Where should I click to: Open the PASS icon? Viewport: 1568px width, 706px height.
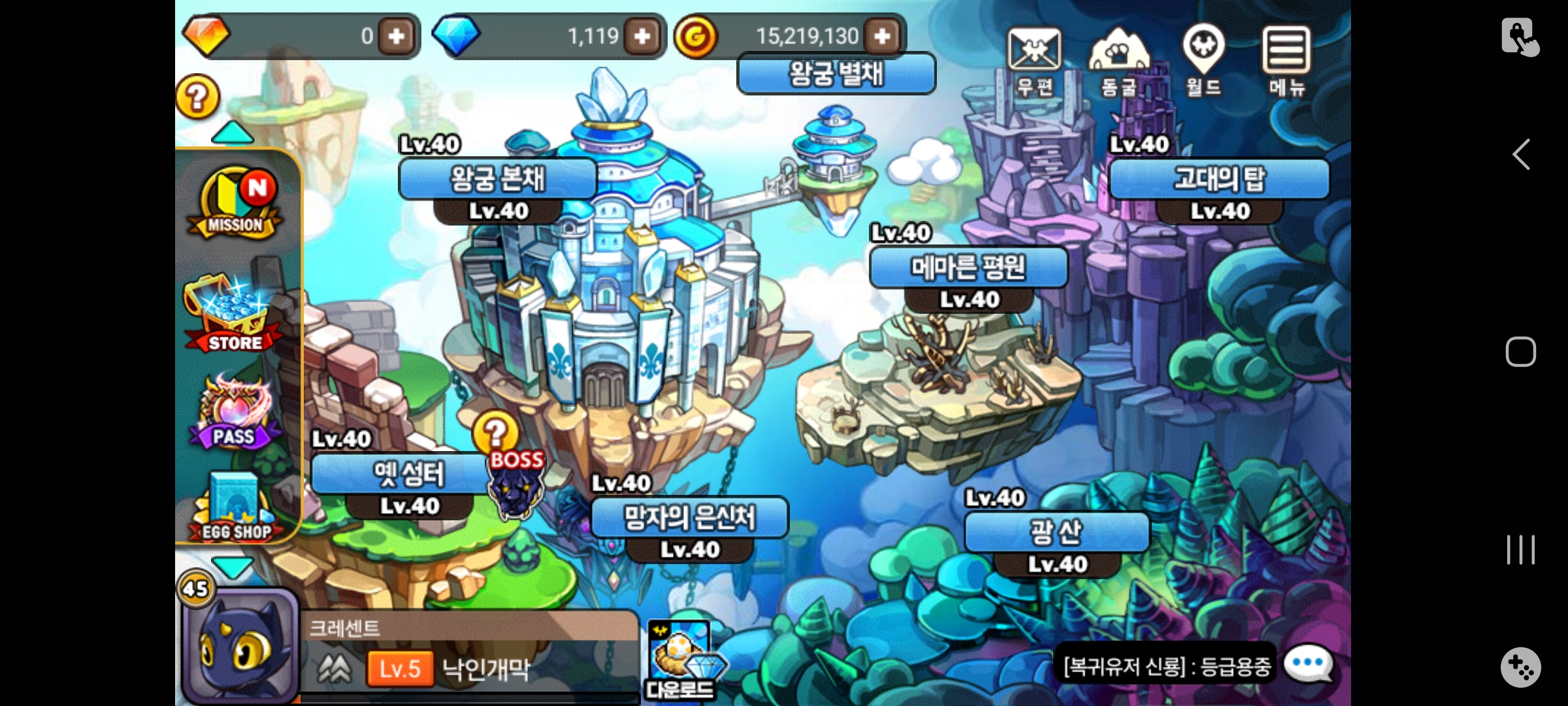pos(234,413)
